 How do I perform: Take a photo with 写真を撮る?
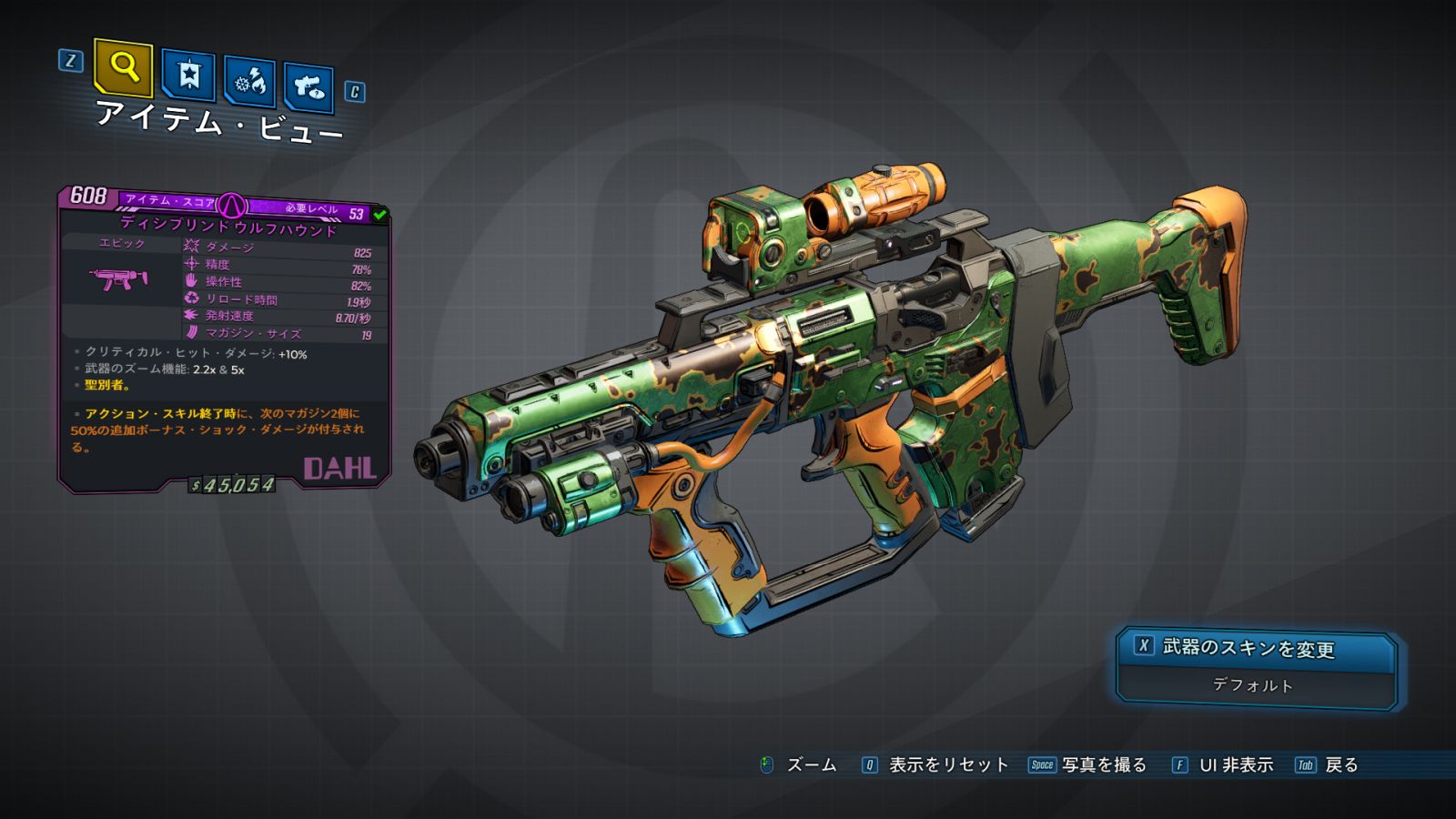pyautogui.click(x=1103, y=765)
